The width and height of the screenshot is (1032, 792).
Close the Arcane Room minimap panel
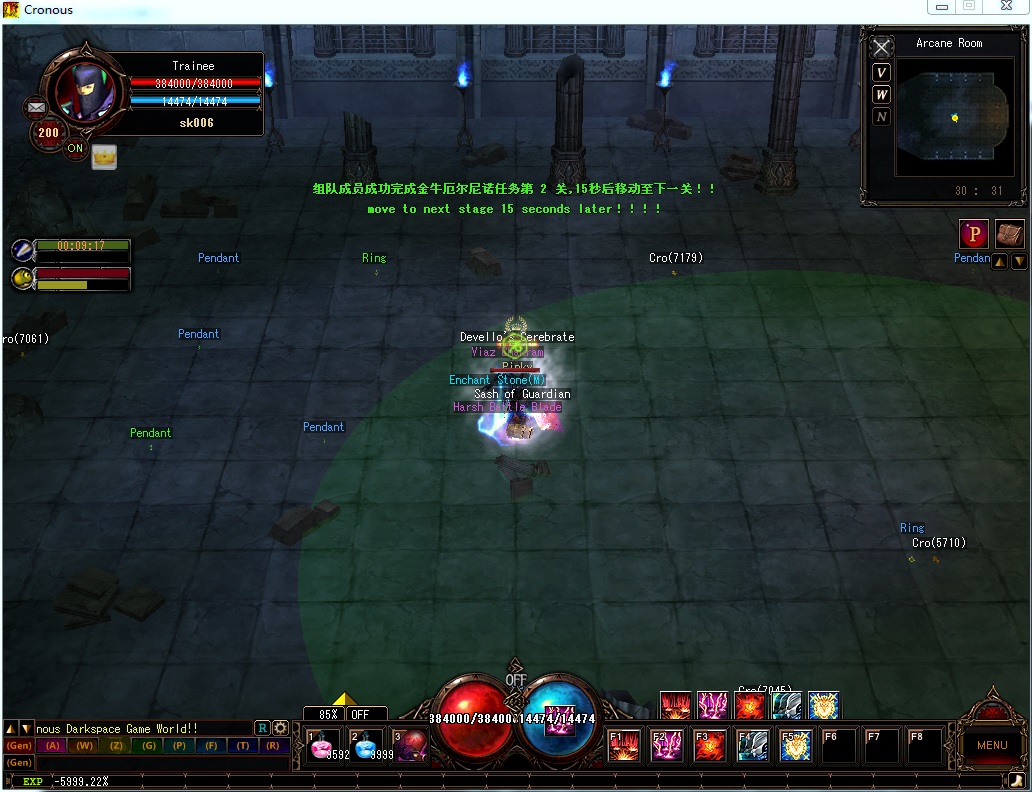pyautogui.click(x=881, y=48)
